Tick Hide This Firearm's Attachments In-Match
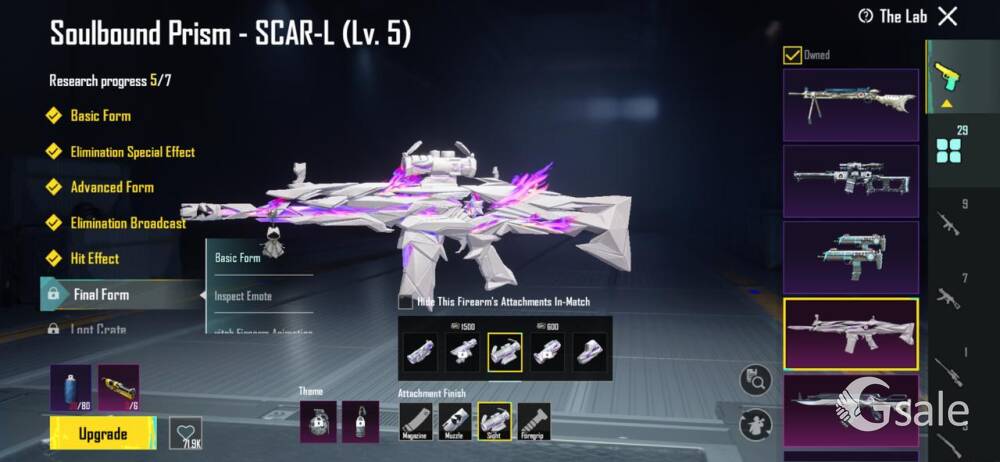The height and width of the screenshot is (462, 1000). [406, 301]
